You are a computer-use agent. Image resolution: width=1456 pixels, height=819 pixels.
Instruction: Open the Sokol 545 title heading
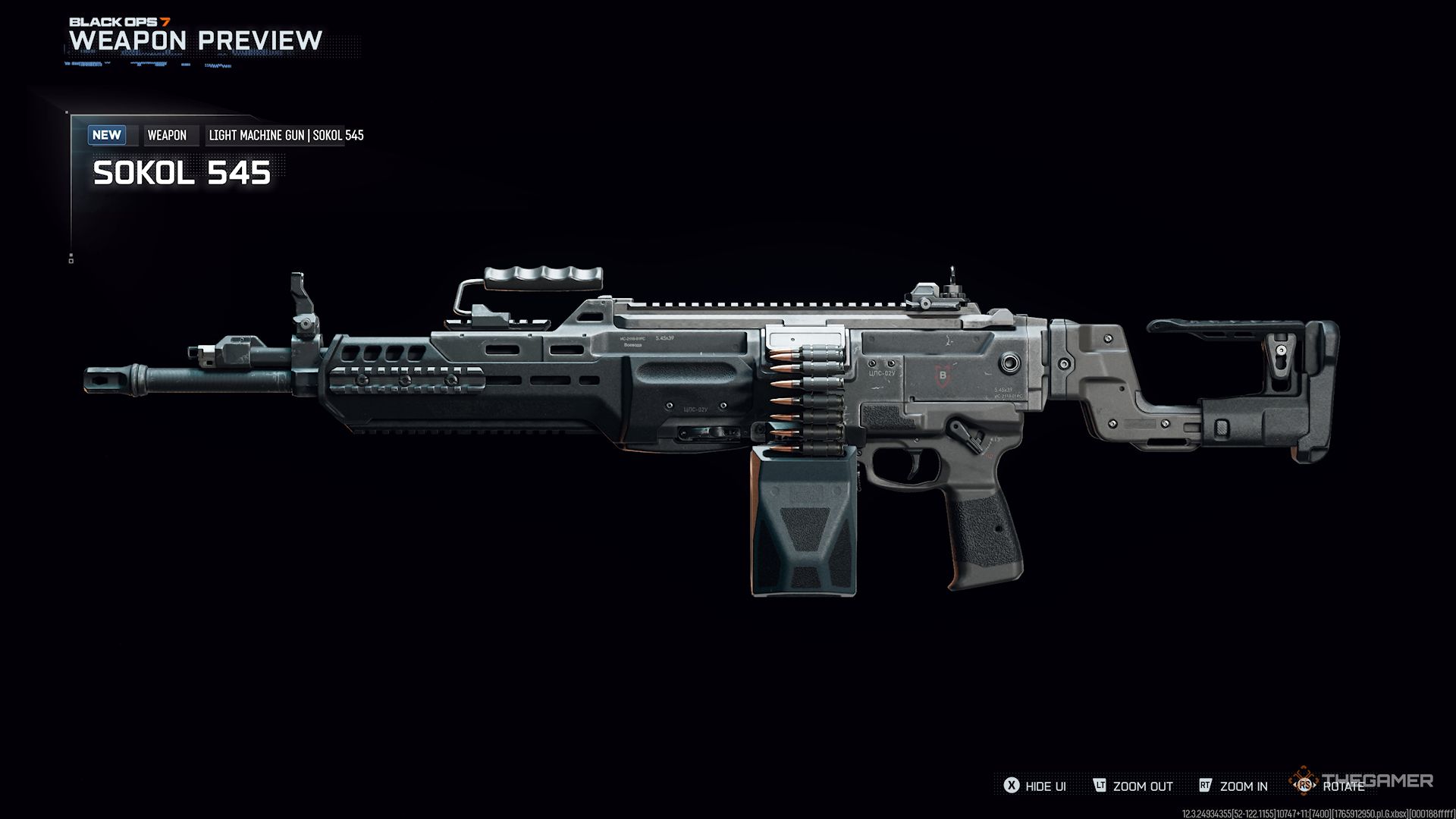pyautogui.click(x=181, y=174)
